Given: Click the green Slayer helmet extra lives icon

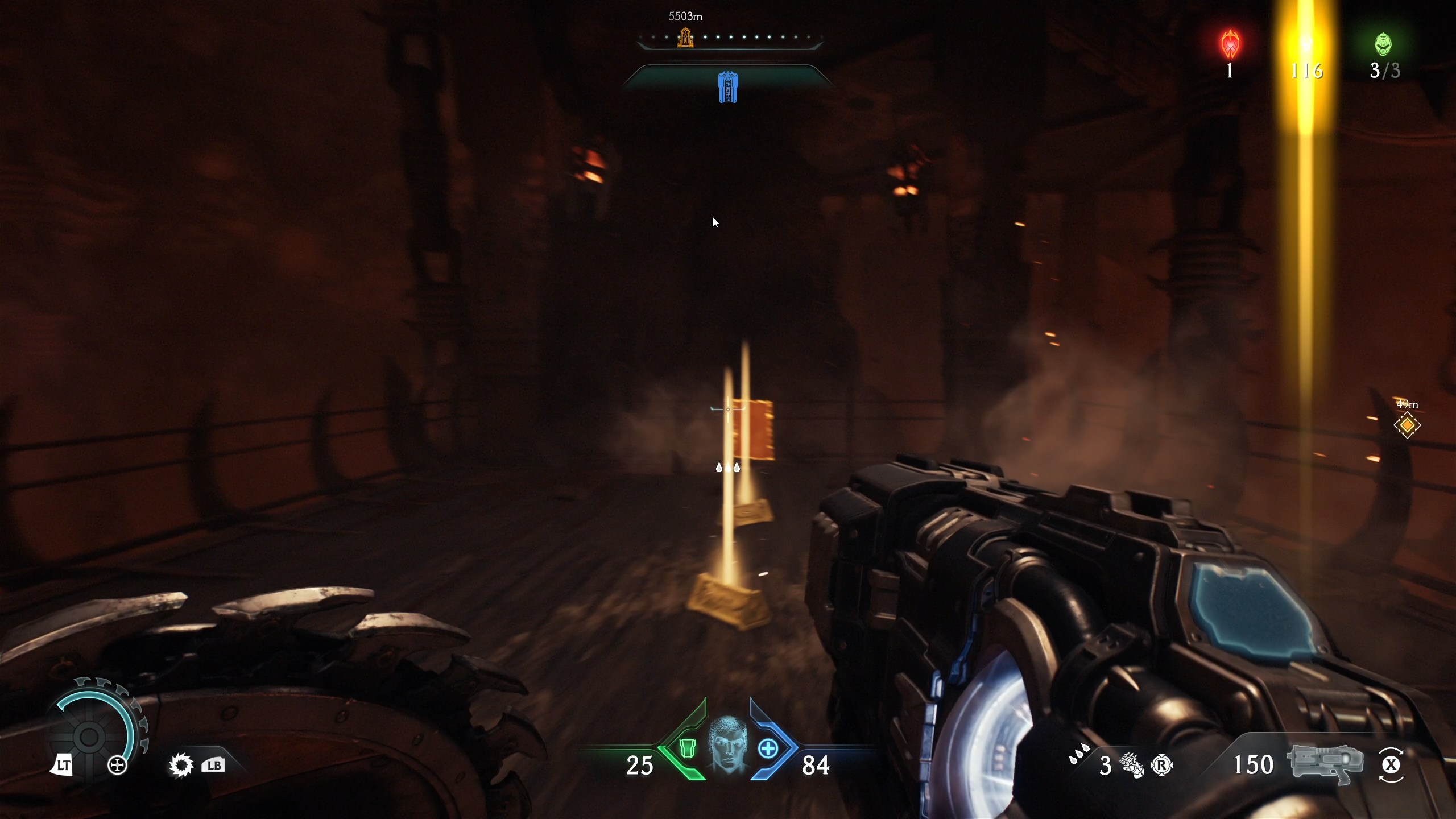Looking at the screenshot, I should (1384, 44).
